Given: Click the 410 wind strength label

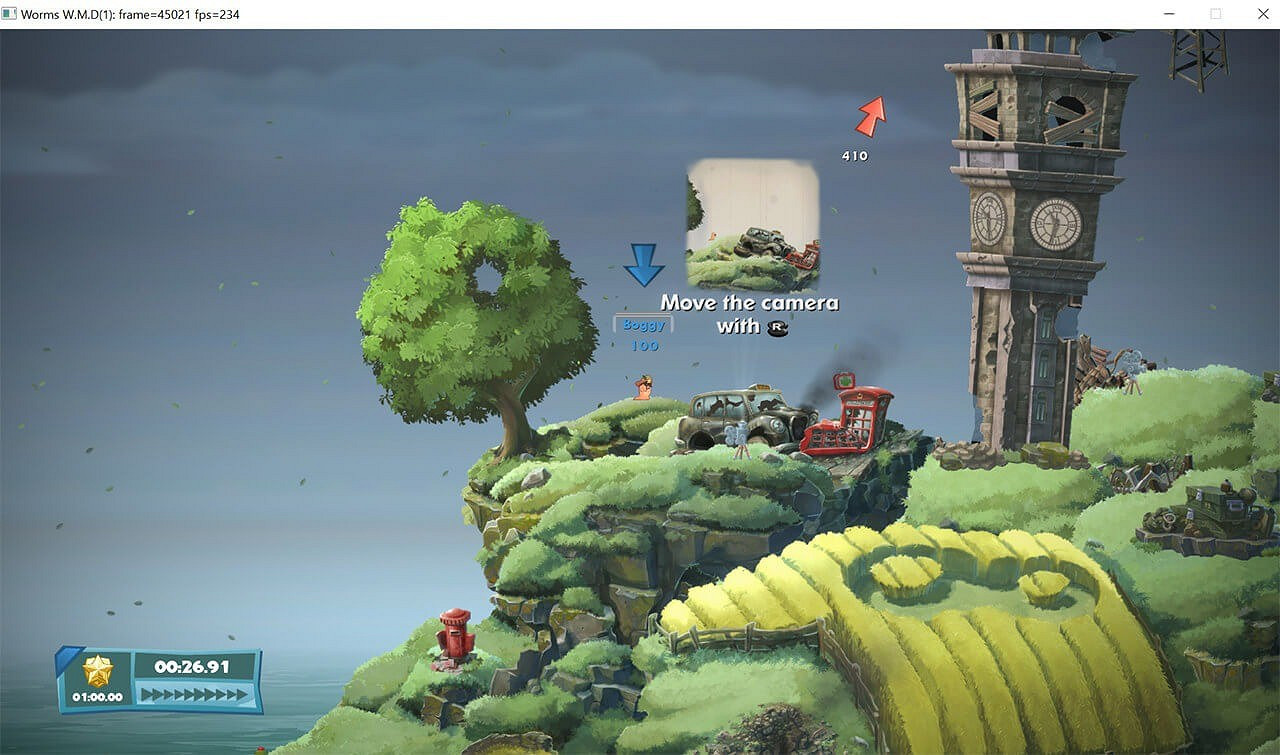Looking at the screenshot, I should [854, 155].
